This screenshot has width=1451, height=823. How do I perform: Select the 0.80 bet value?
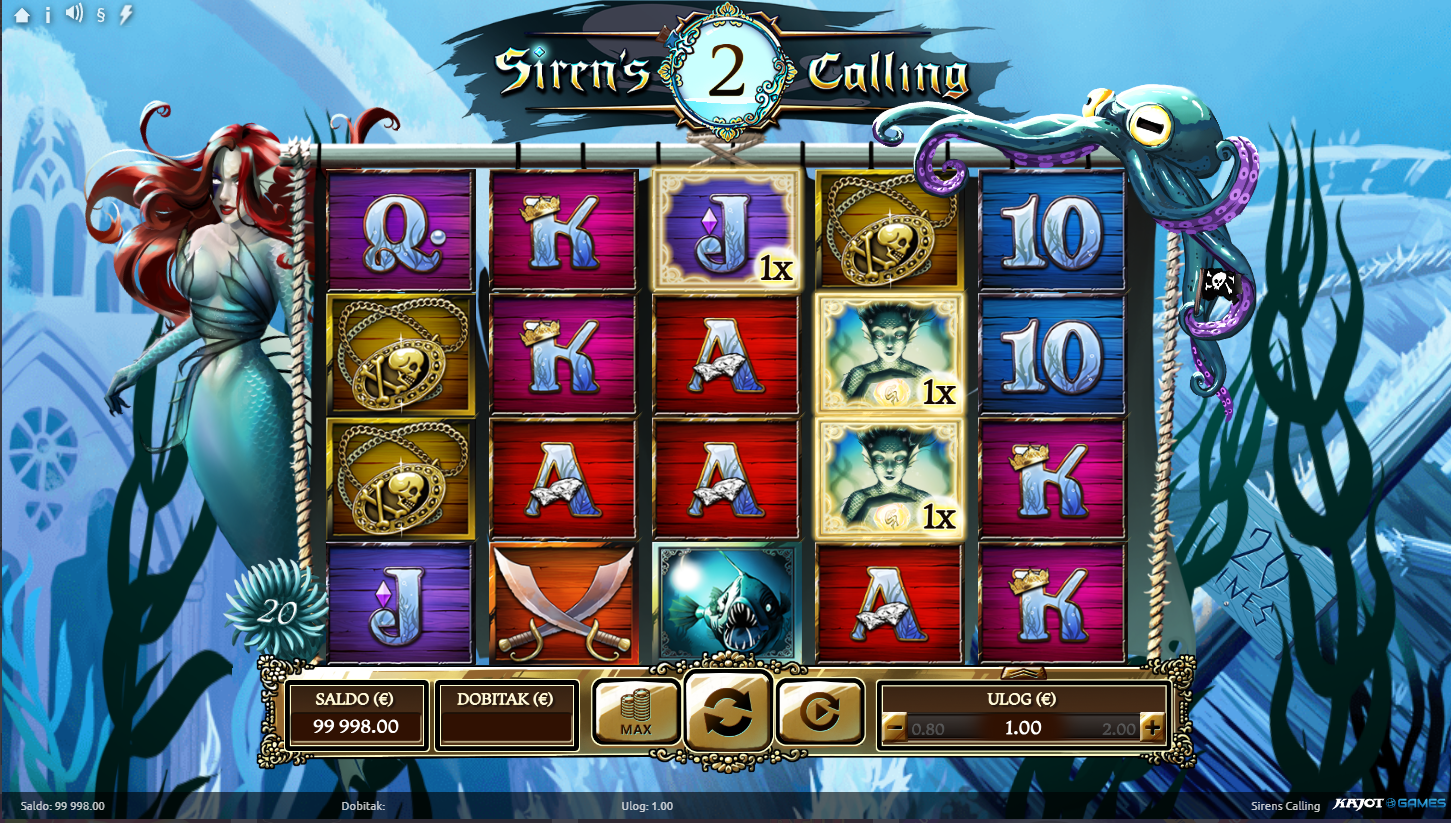[x=928, y=729]
